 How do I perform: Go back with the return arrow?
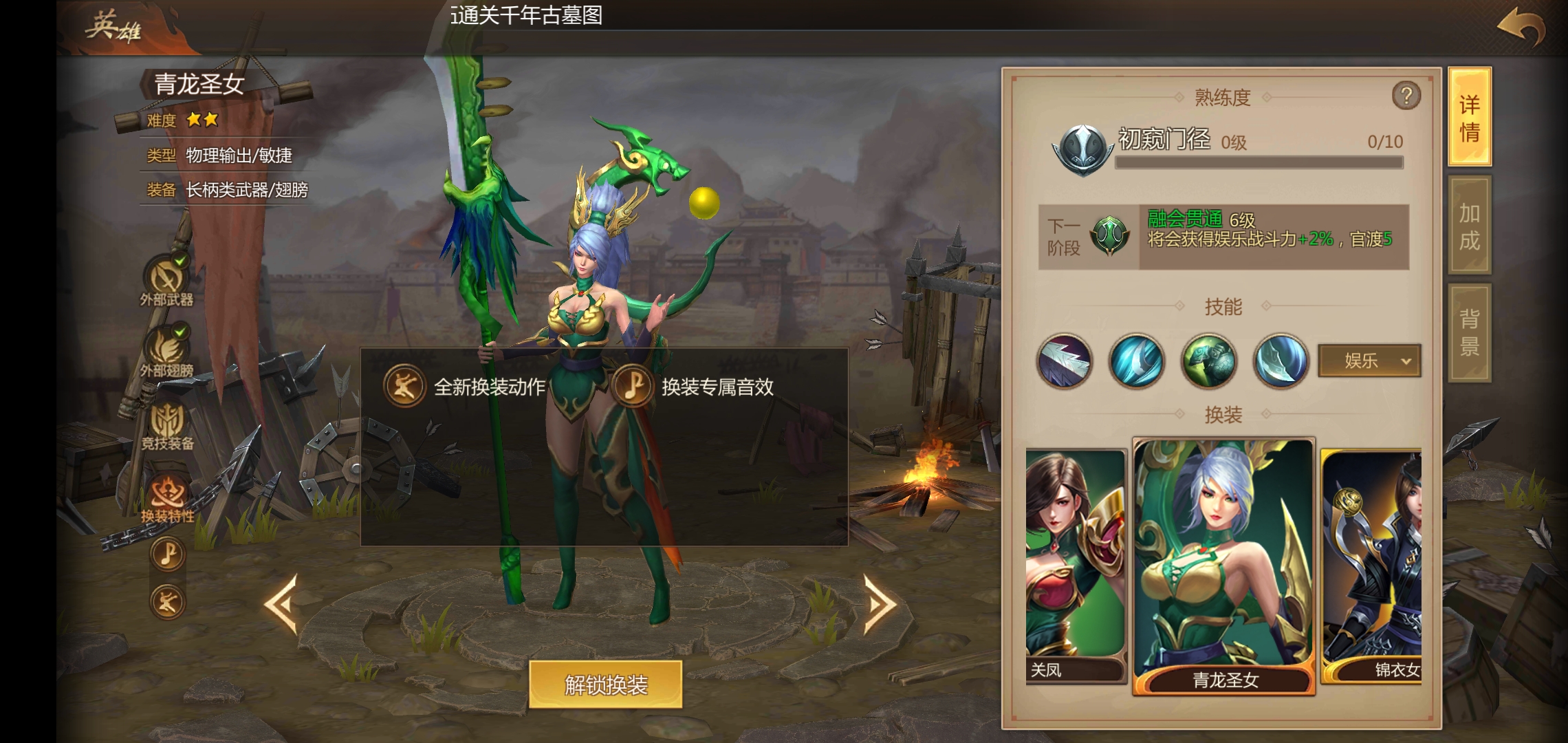coord(1521,29)
